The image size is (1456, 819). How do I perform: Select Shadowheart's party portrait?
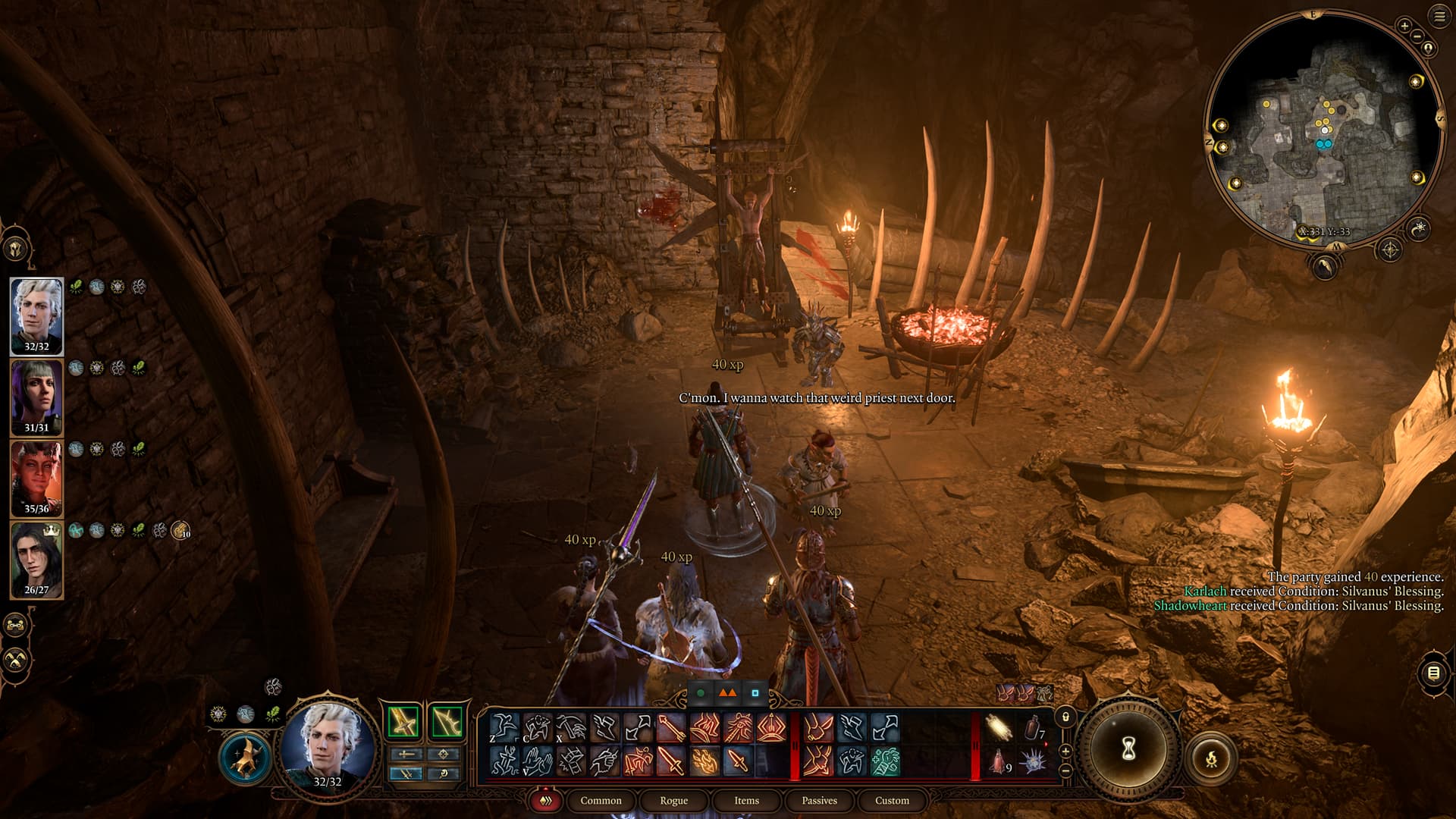coord(36,397)
